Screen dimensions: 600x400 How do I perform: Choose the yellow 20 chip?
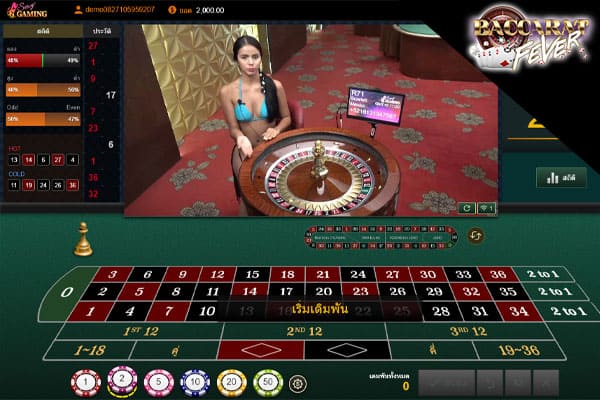(x=231, y=382)
